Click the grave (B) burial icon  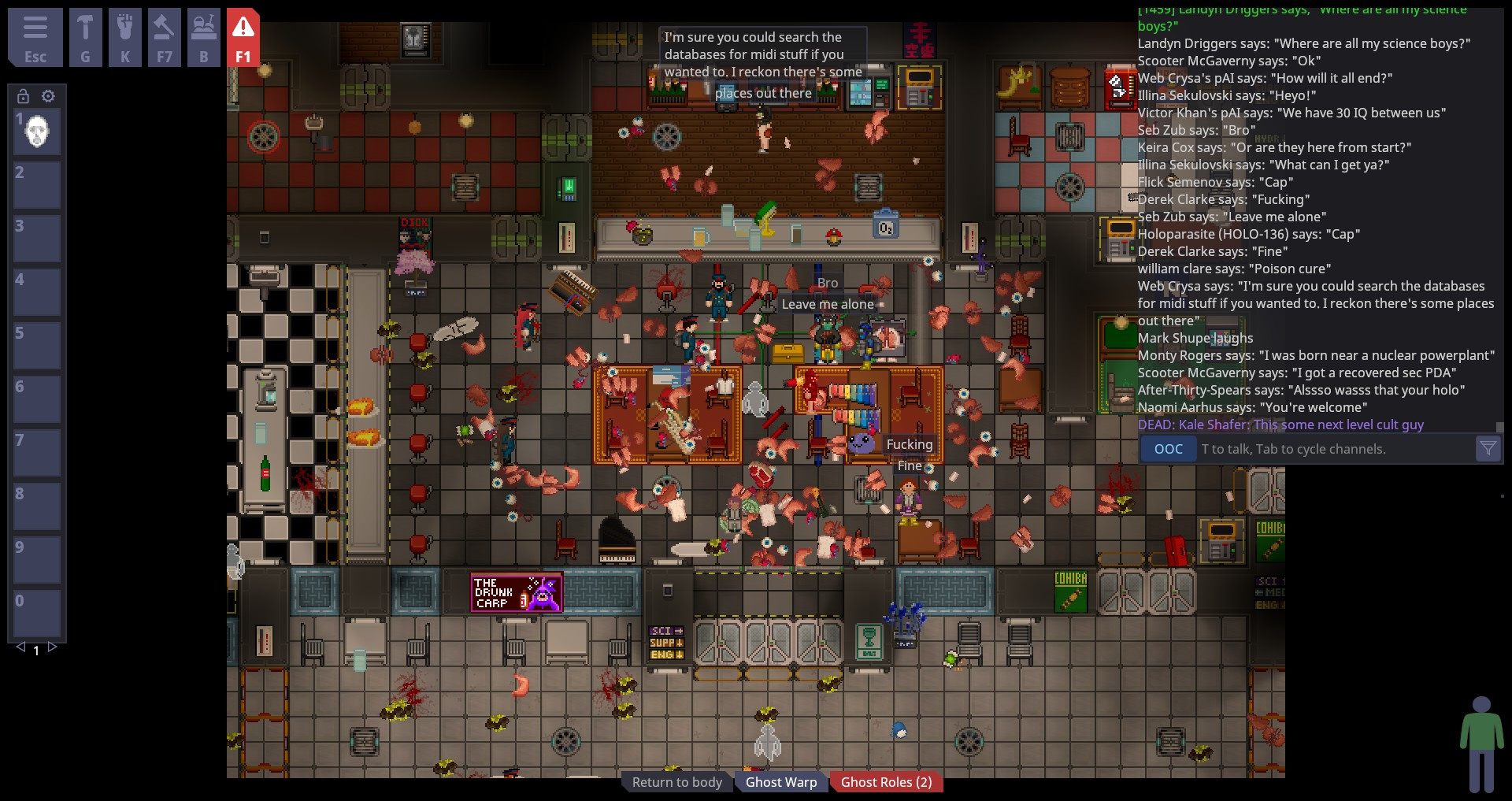point(204,36)
